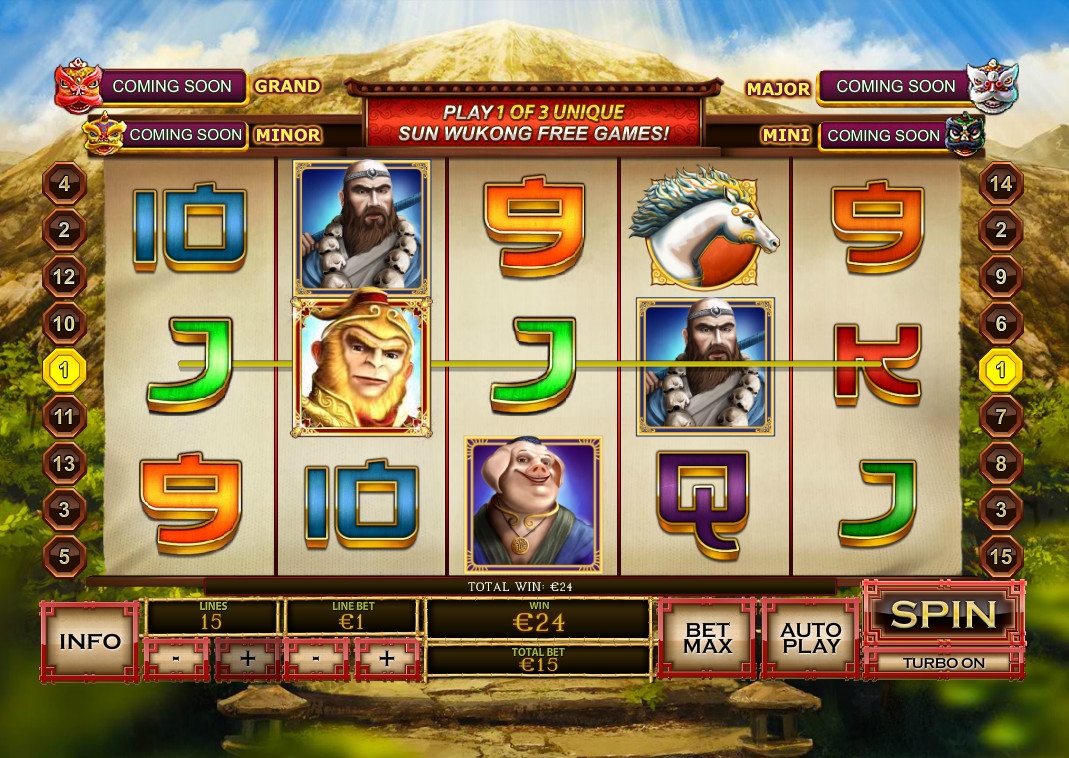
Task: Activate payline number 6
Action: [1001, 324]
